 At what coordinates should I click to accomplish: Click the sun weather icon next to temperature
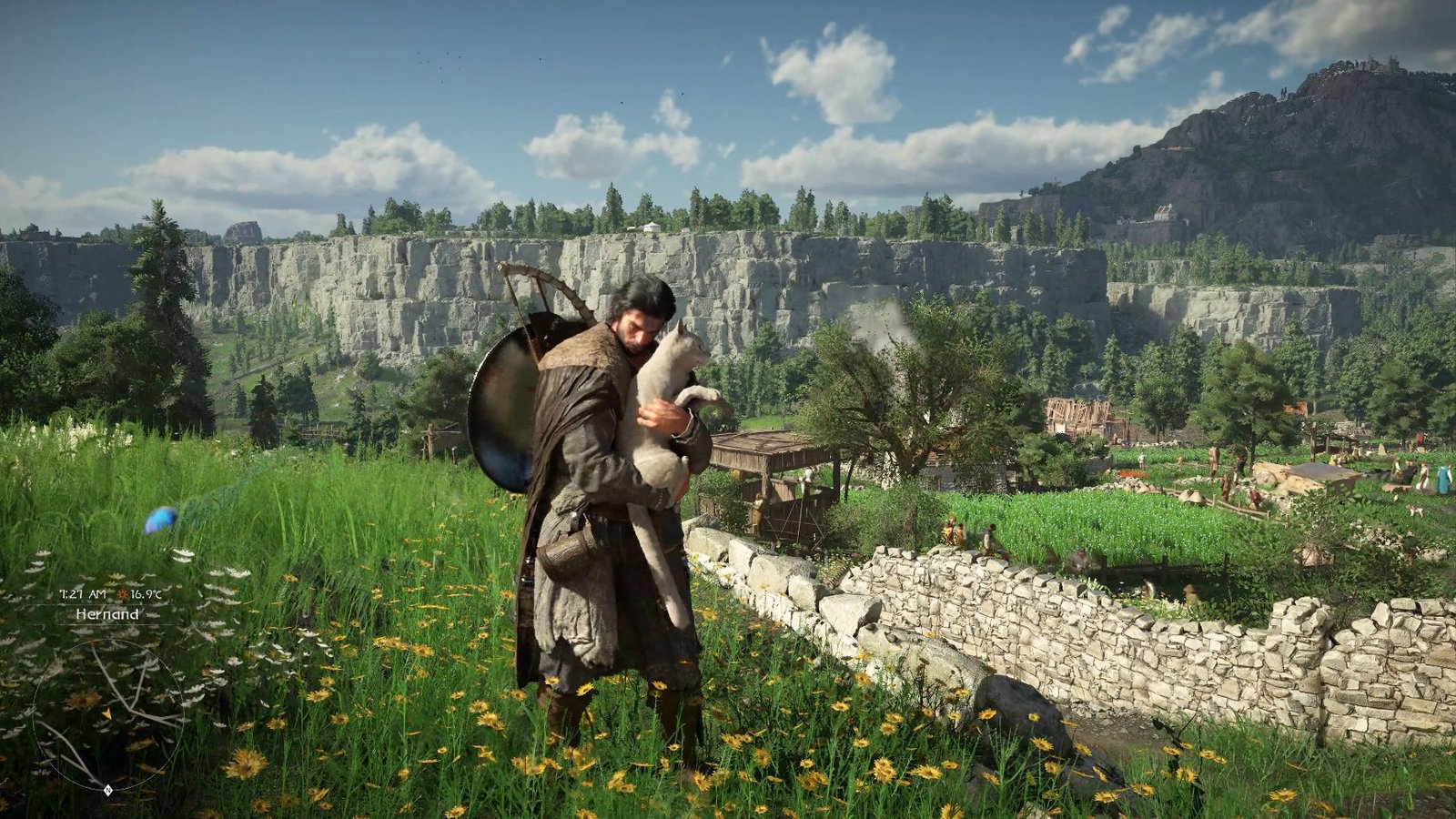coord(123,592)
